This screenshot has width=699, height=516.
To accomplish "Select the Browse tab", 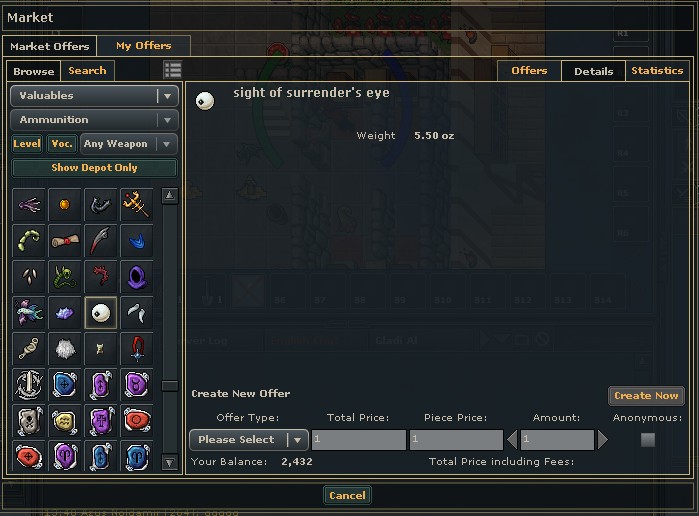I will pyautogui.click(x=34, y=71).
